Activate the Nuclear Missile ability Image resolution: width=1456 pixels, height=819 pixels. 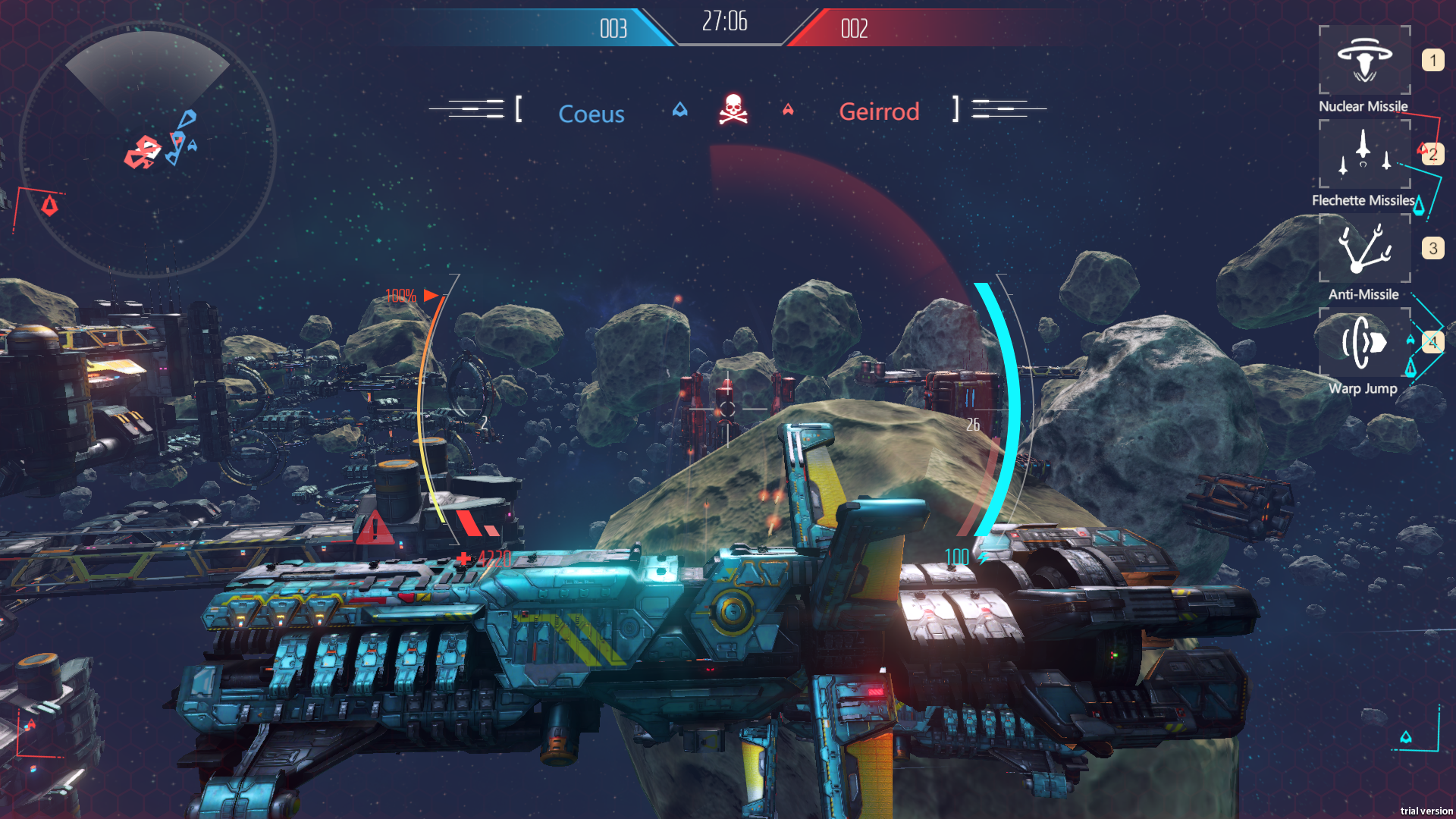[1364, 60]
